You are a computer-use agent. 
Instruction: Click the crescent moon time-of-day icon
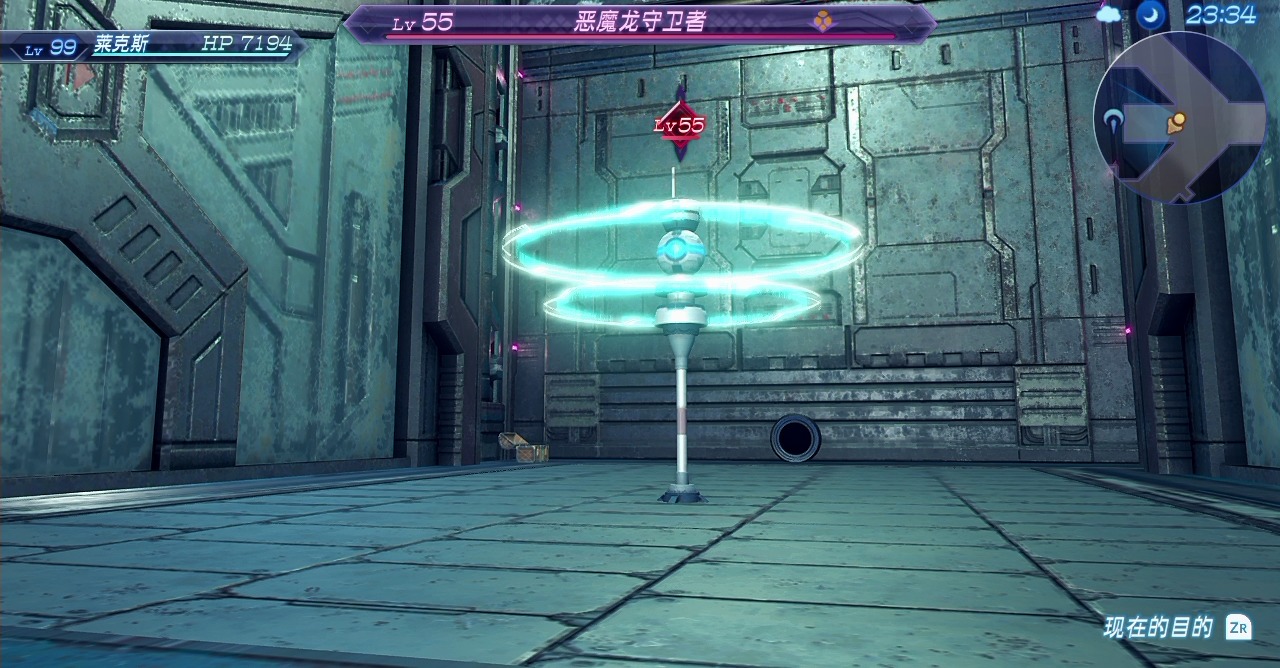(1148, 14)
